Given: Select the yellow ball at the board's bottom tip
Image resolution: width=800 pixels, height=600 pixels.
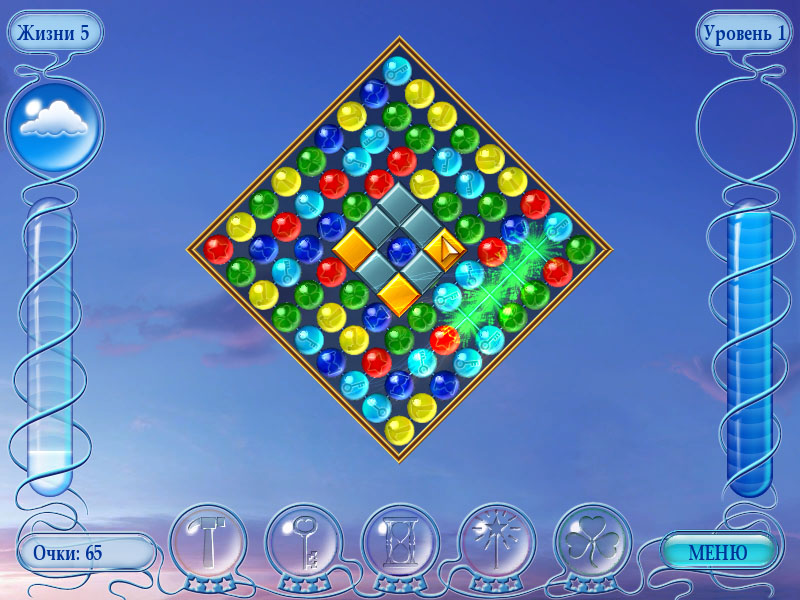Looking at the screenshot, I should click(x=399, y=430).
